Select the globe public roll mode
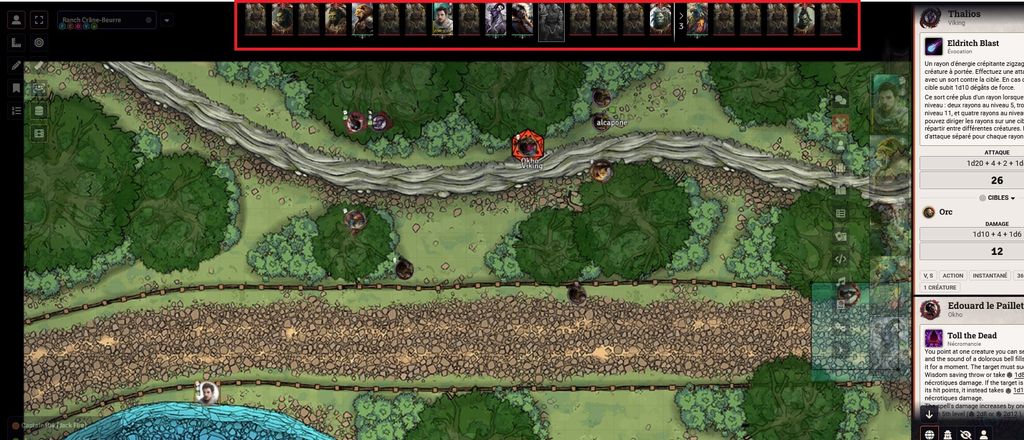The height and width of the screenshot is (440, 1024). [929, 434]
